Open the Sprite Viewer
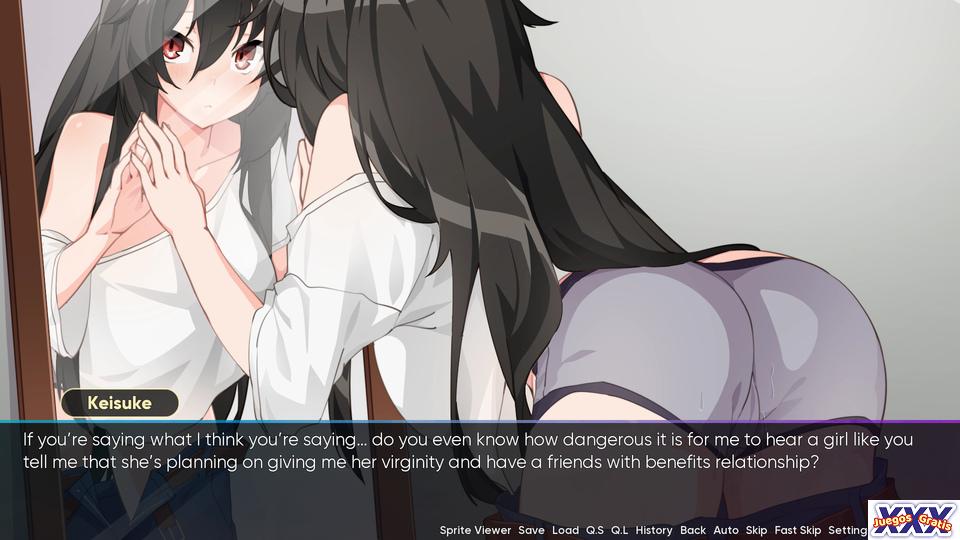This screenshot has width=960, height=540. click(475, 530)
